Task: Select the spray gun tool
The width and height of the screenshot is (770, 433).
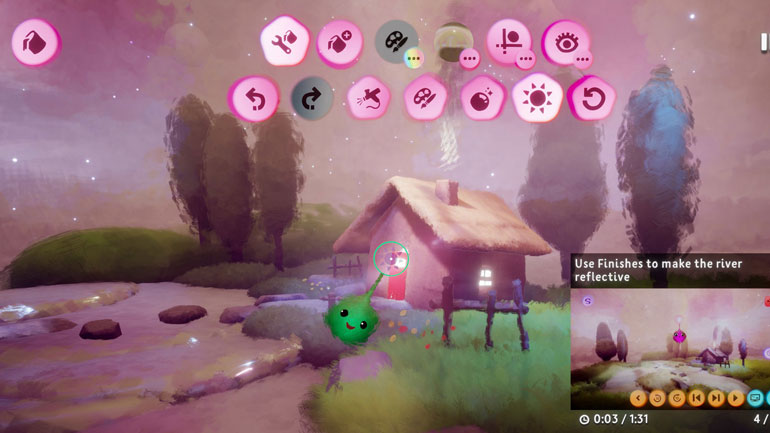Action: point(367,99)
